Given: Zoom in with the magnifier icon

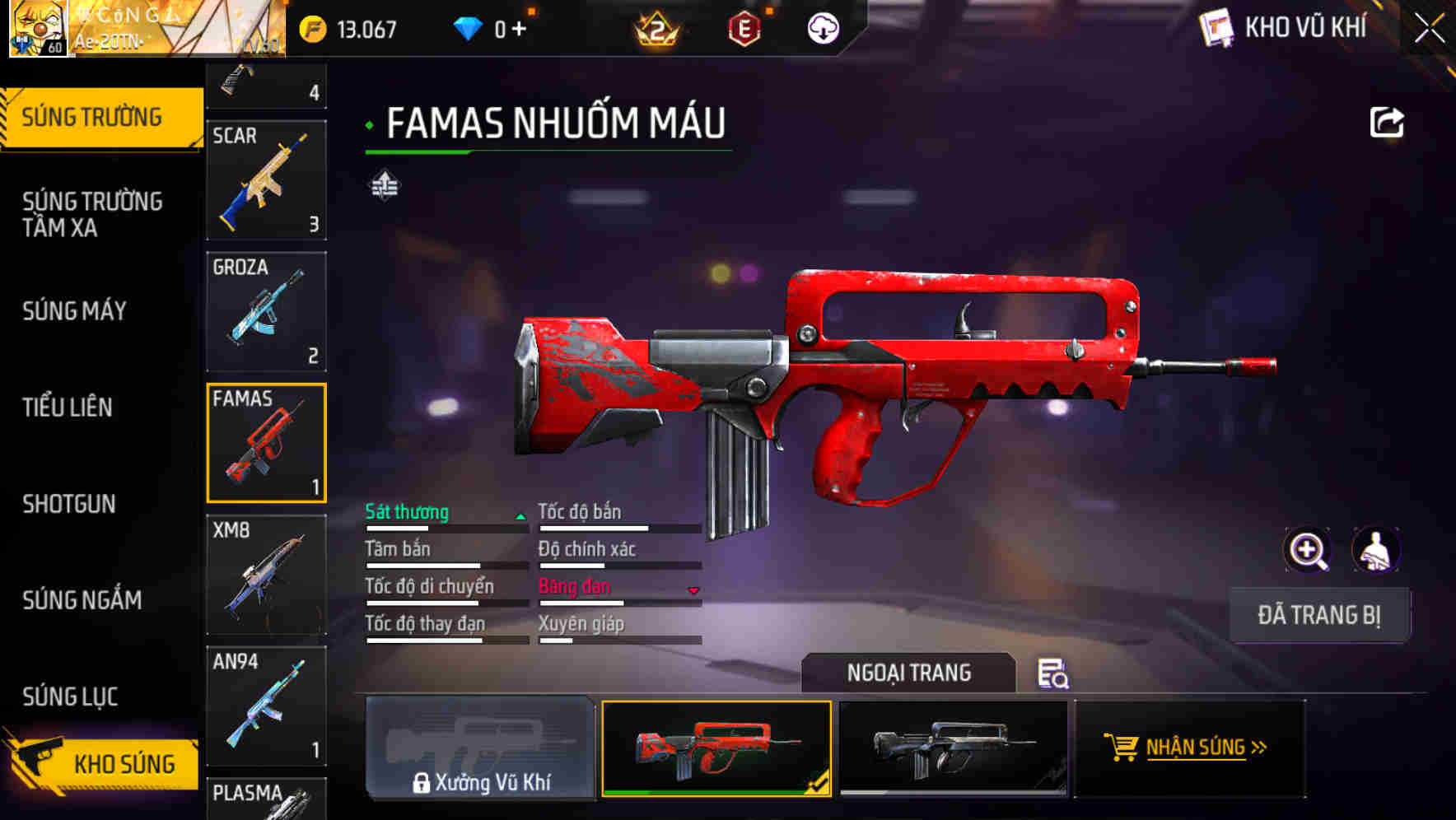Looking at the screenshot, I should coord(1307,550).
